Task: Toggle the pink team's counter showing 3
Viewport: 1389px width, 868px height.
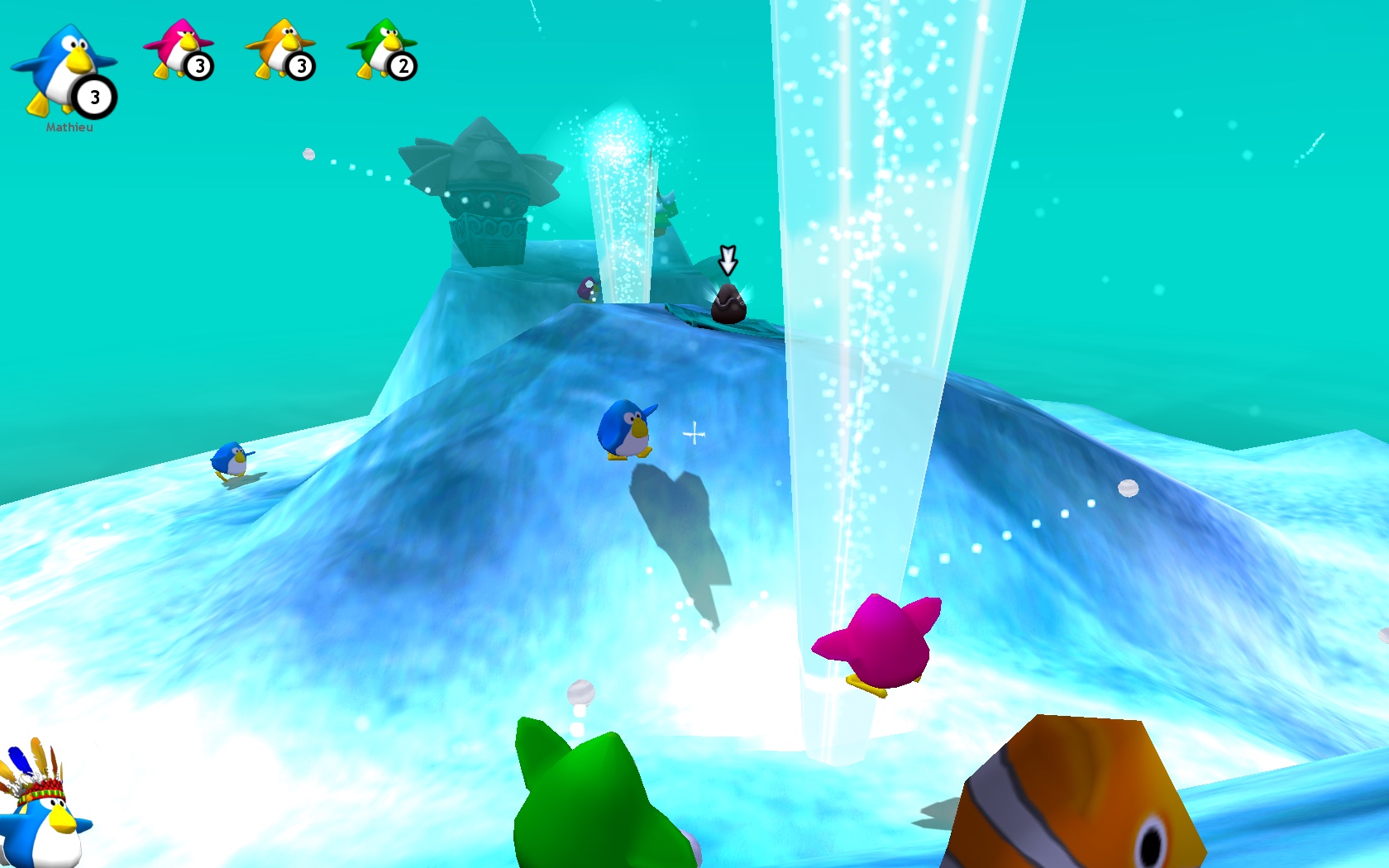Action: [200, 67]
